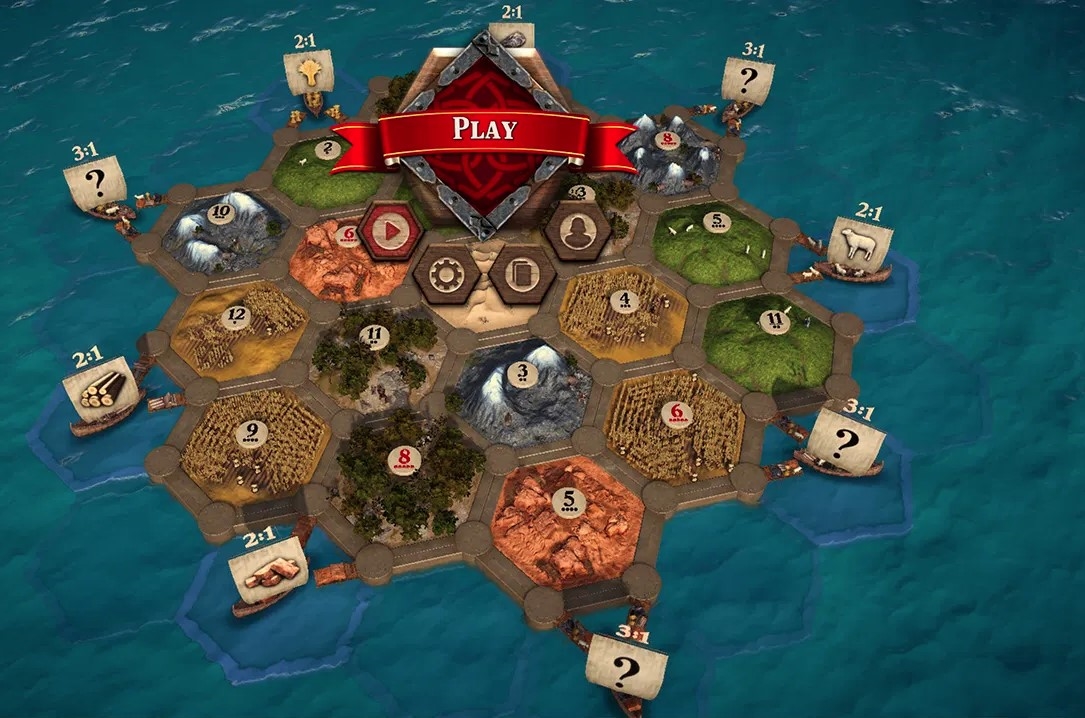Image resolution: width=1085 pixels, height=718 pixels.
Task: Open the player profile silhouette button
Action: pyautogui.click(x=577, y=233)
